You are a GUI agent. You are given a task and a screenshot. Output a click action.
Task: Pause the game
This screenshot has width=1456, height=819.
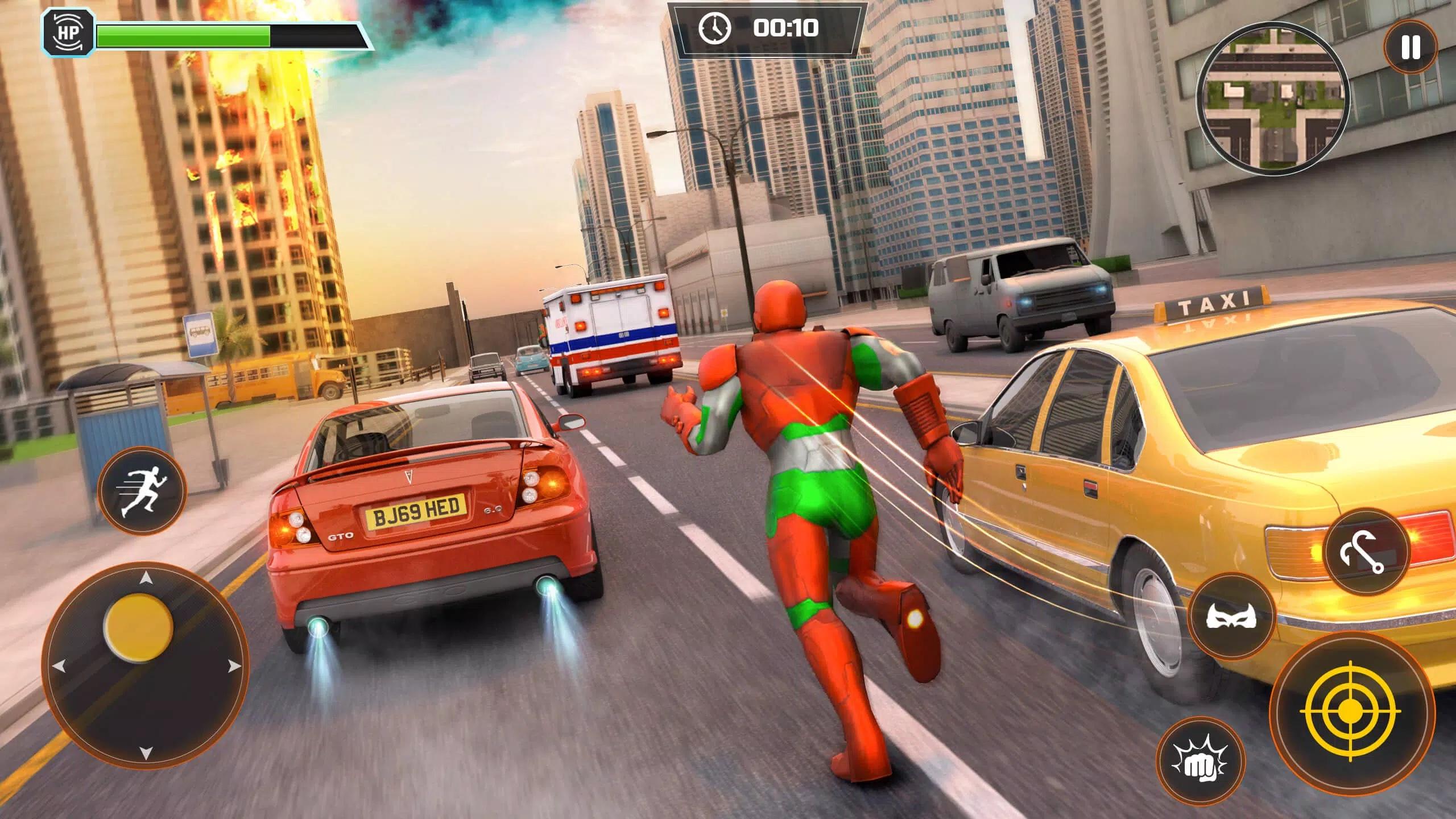1410,47
